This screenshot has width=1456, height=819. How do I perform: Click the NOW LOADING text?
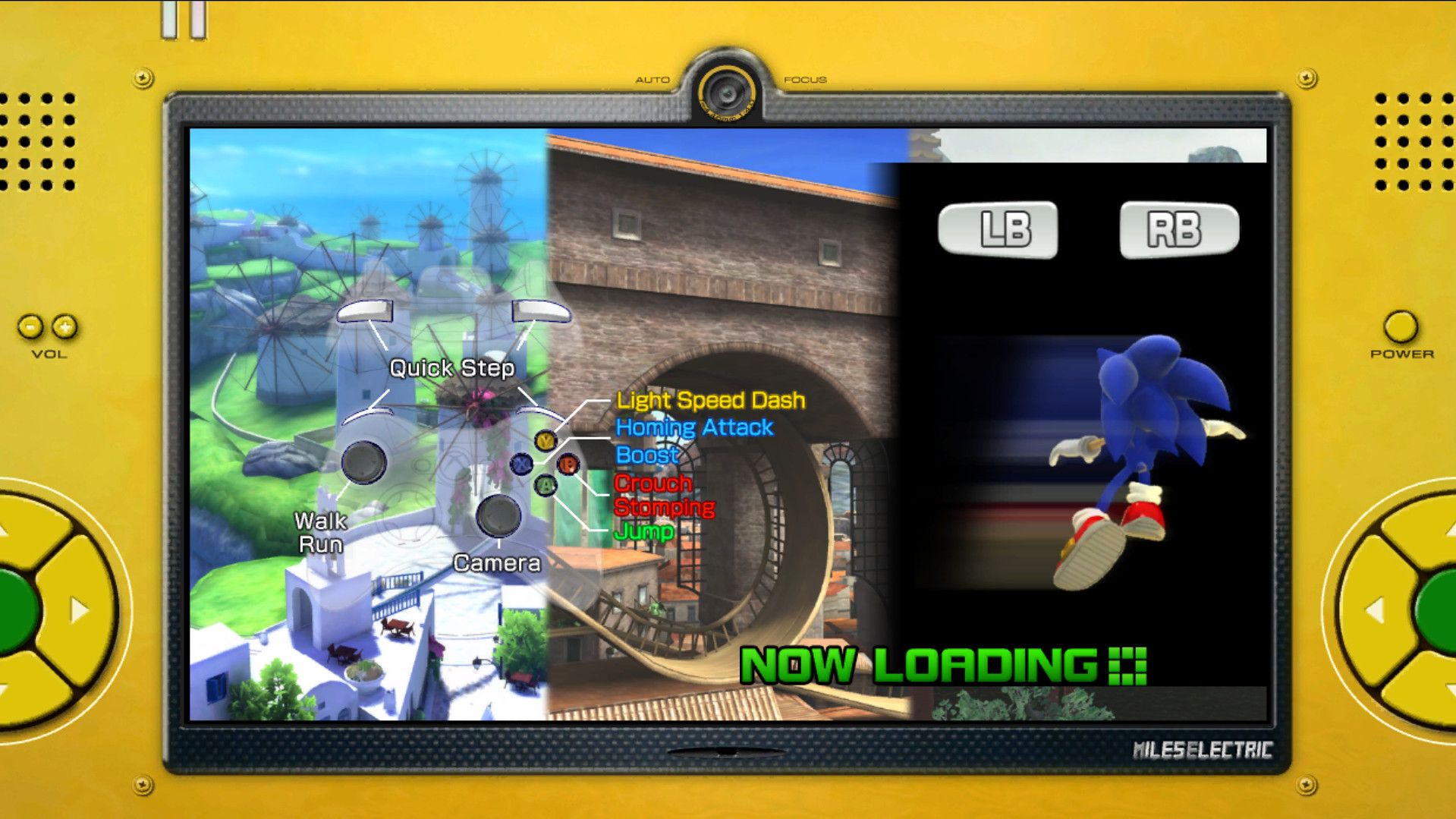(910, 664)
